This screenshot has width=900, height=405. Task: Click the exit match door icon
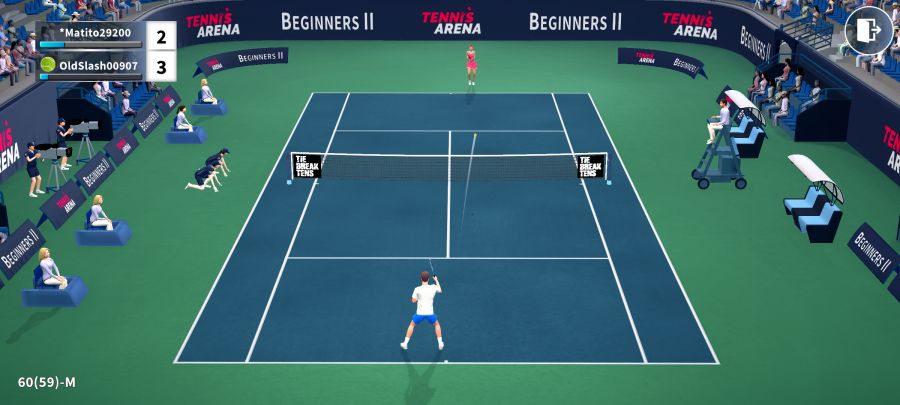[868, 31]
